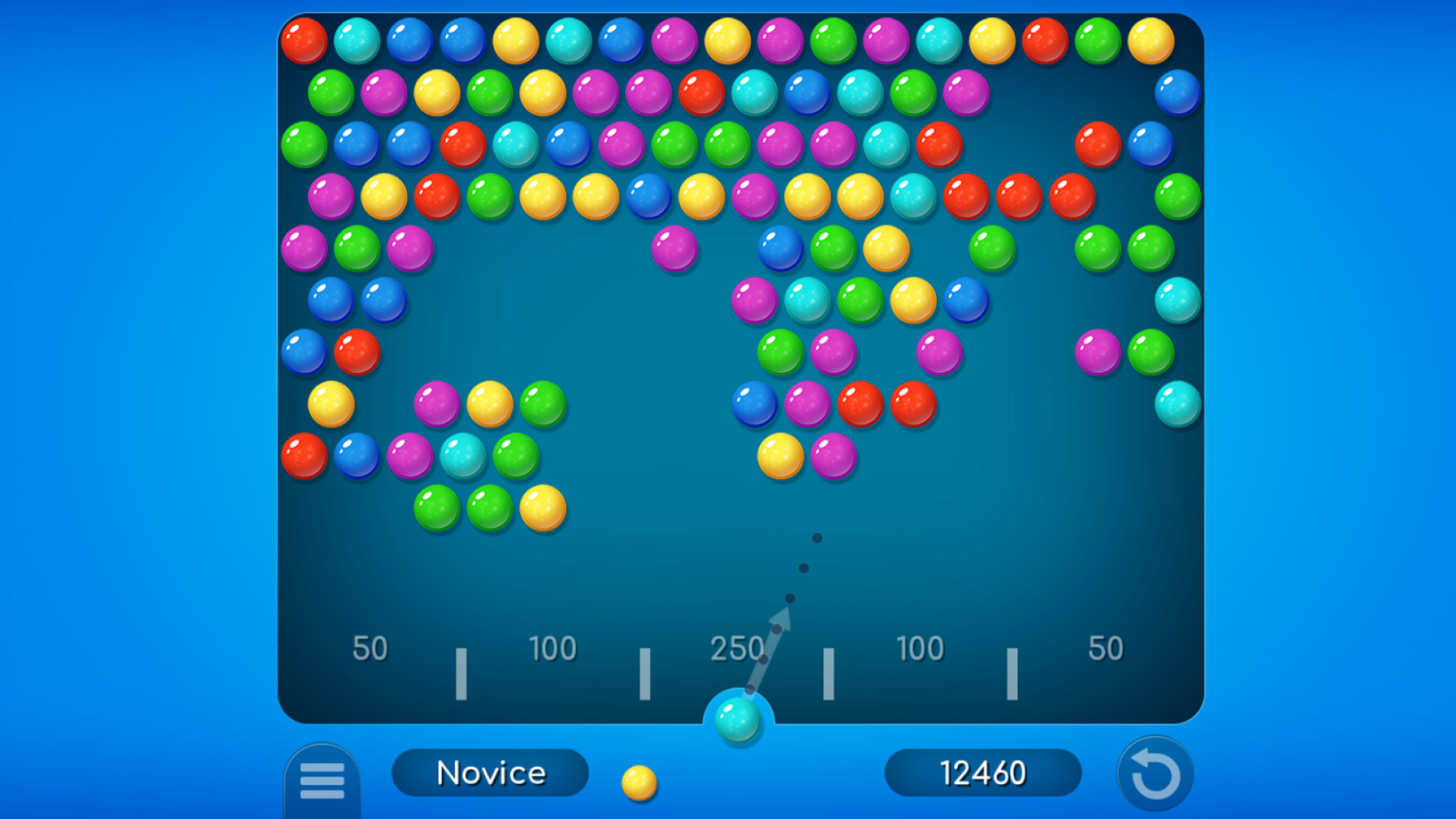Click the right 100 scale marker

pos(919,648)
